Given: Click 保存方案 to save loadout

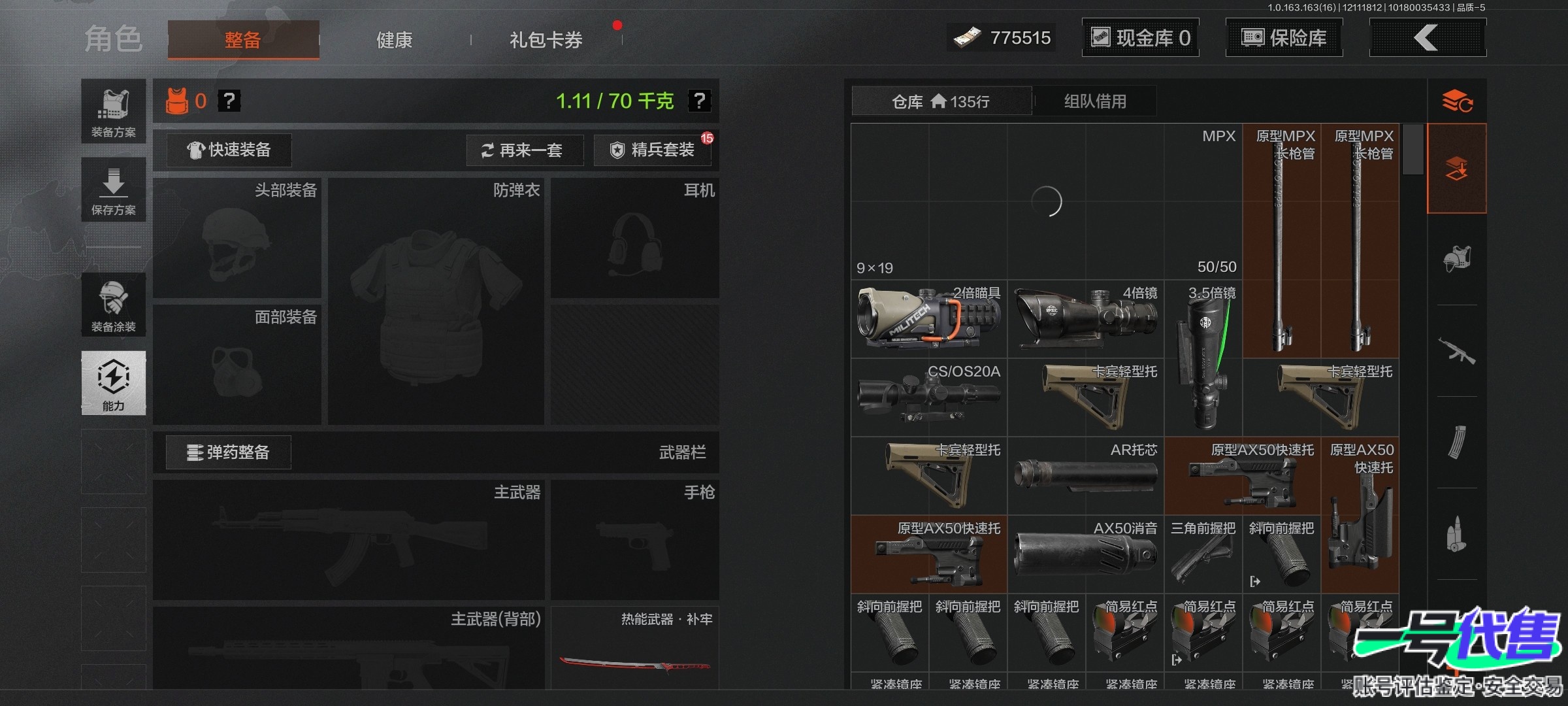Looking at the screenshot, I should point(113,190).
